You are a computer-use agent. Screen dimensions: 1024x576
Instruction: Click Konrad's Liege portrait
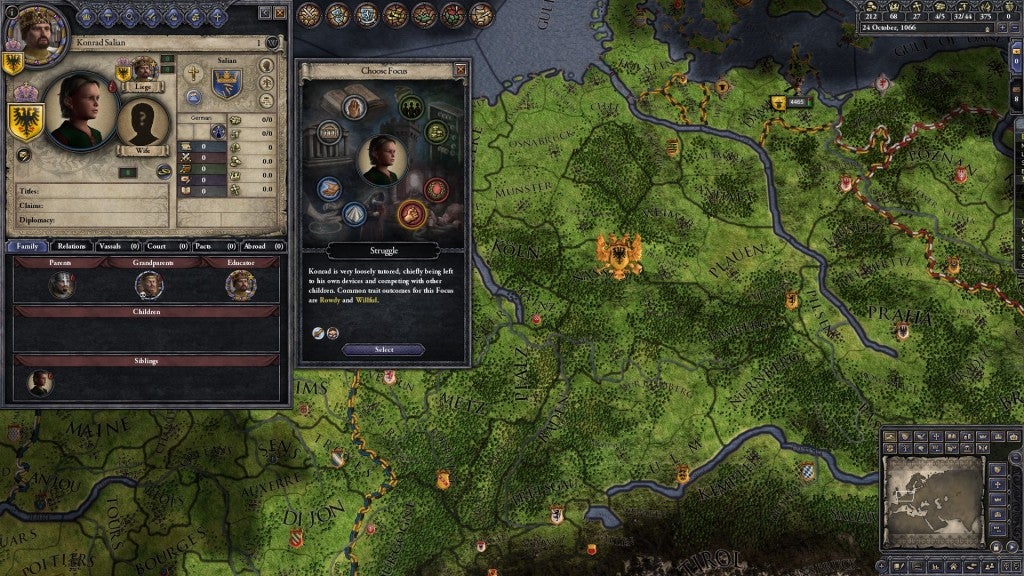(x=145, y=70)
